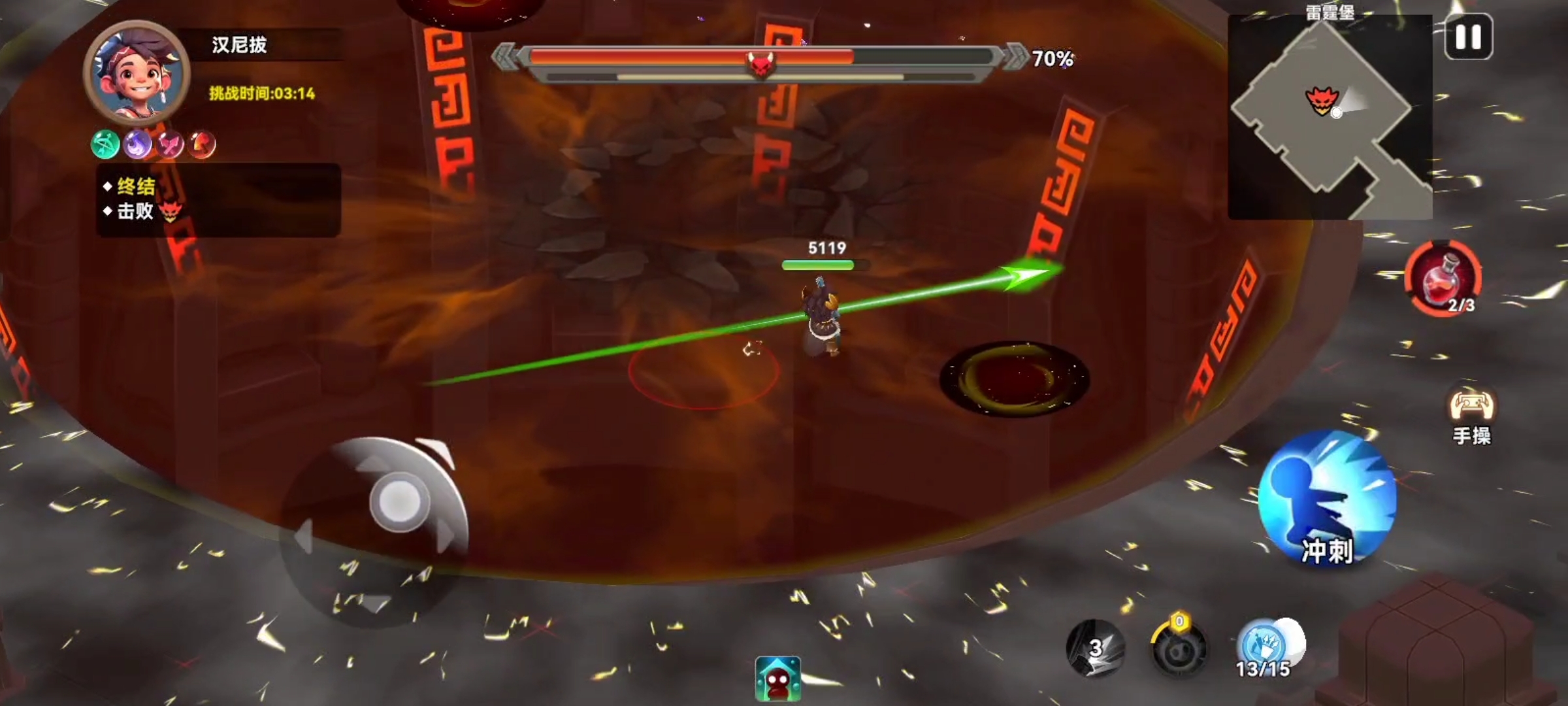Open the 终结 objective tracker panel
The height and width of the screenshot is (706, 1568).
tap(218, 199)
